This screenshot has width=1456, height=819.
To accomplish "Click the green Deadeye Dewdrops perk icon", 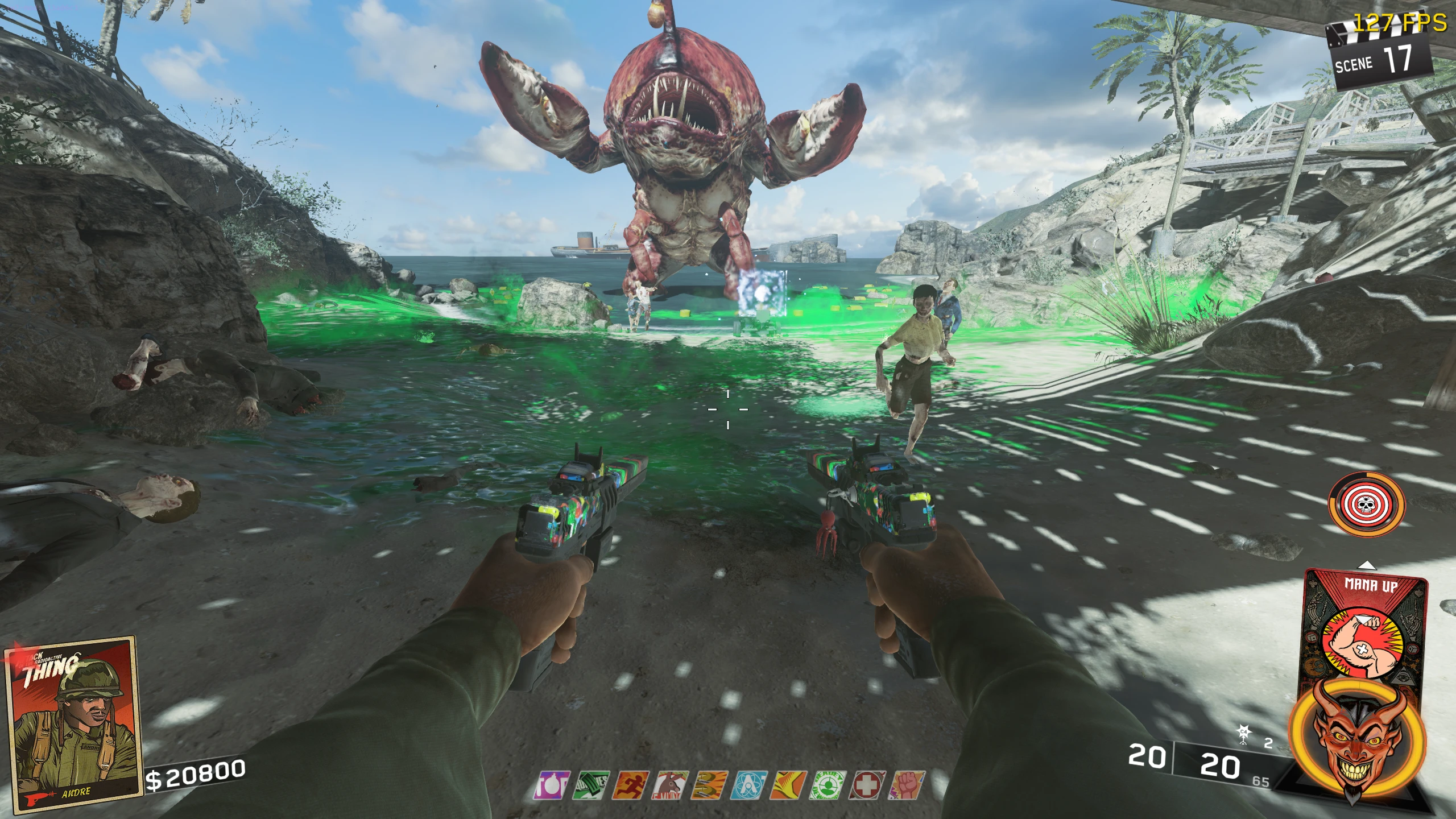I will click(829, 785).
